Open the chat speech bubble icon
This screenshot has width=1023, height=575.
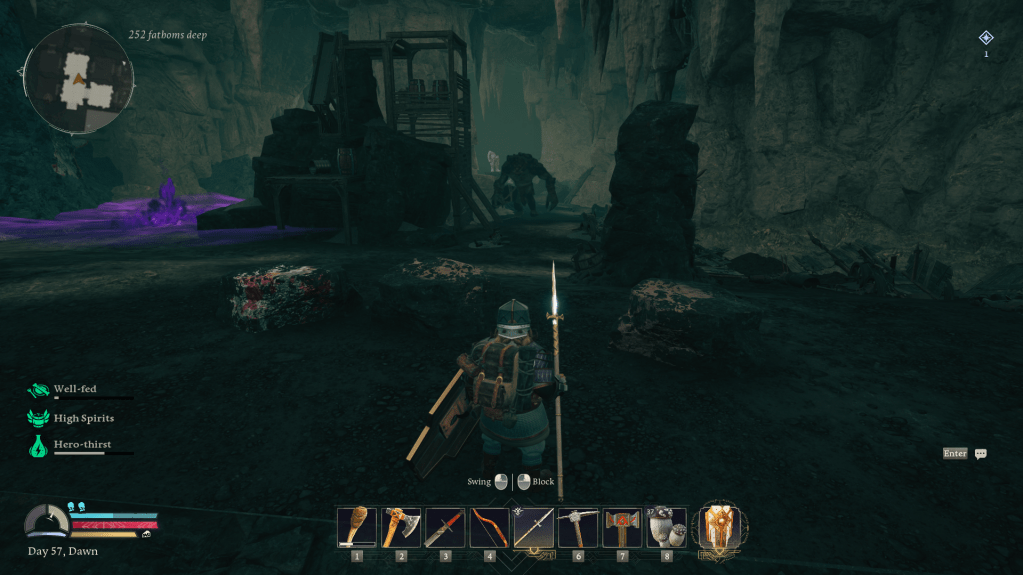point(981,454)
